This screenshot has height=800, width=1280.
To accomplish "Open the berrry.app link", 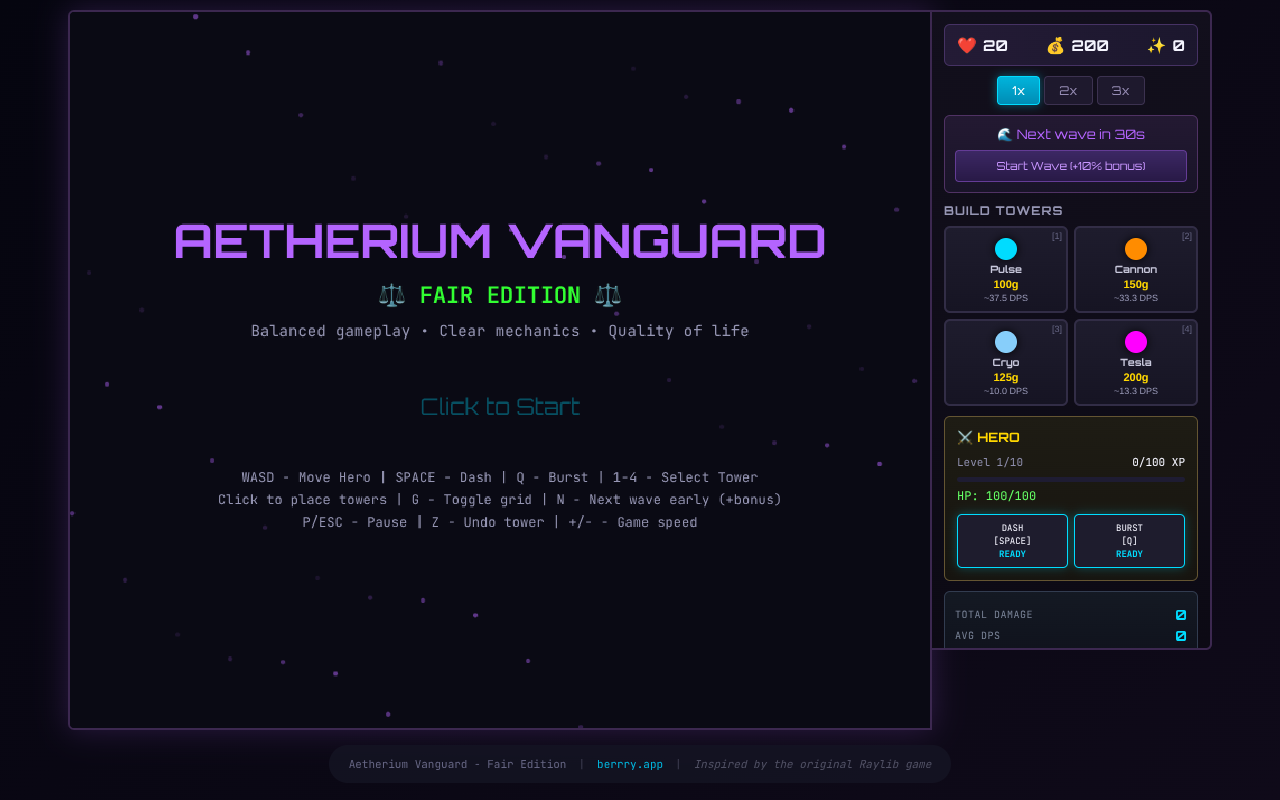I will (629, 764).
